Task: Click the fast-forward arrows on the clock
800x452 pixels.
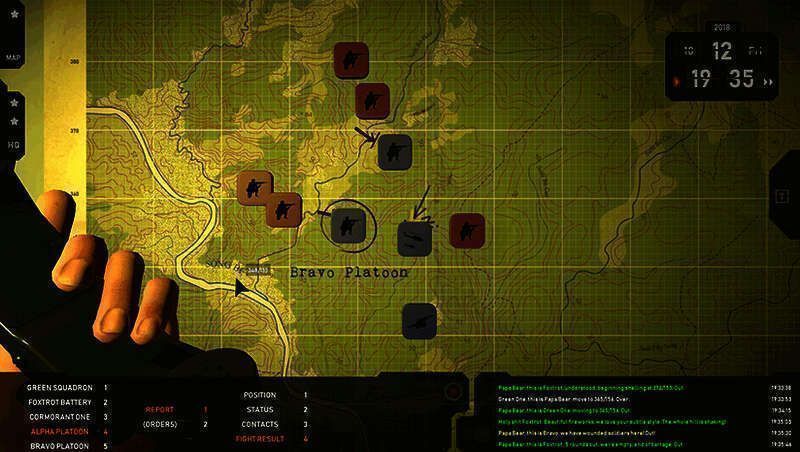Action: pos(767,82)
